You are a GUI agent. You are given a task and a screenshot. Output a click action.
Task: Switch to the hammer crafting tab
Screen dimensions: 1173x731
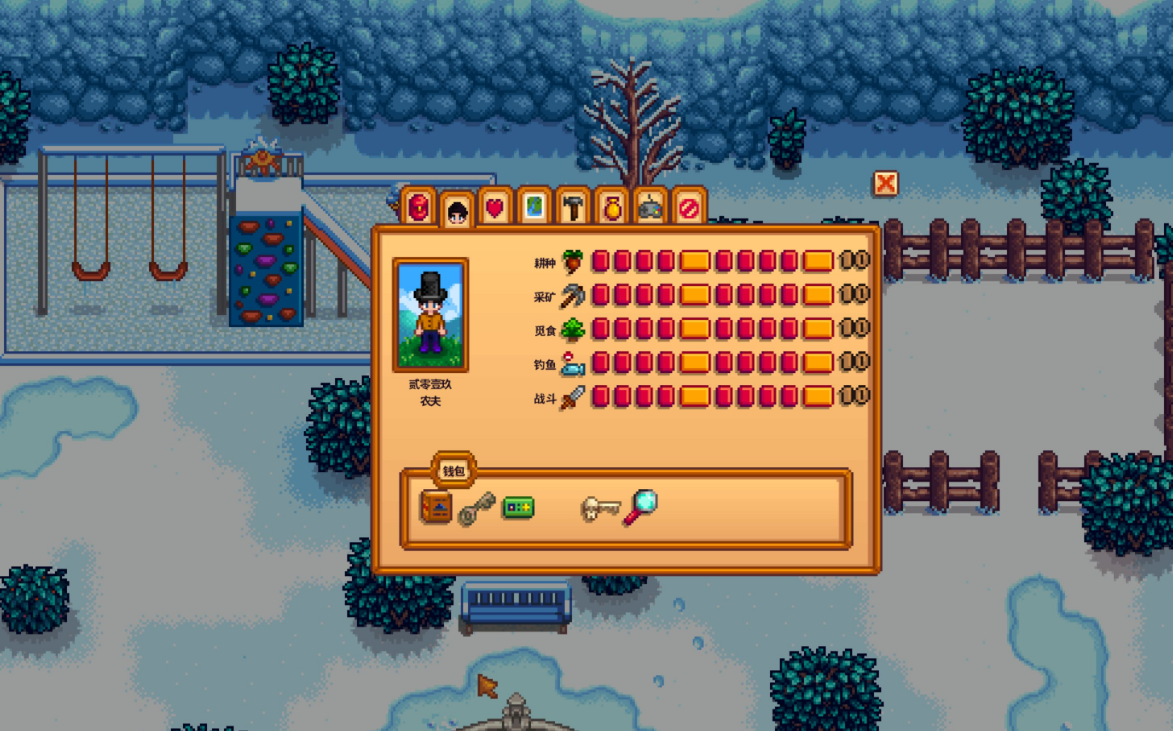click(573, 207)
